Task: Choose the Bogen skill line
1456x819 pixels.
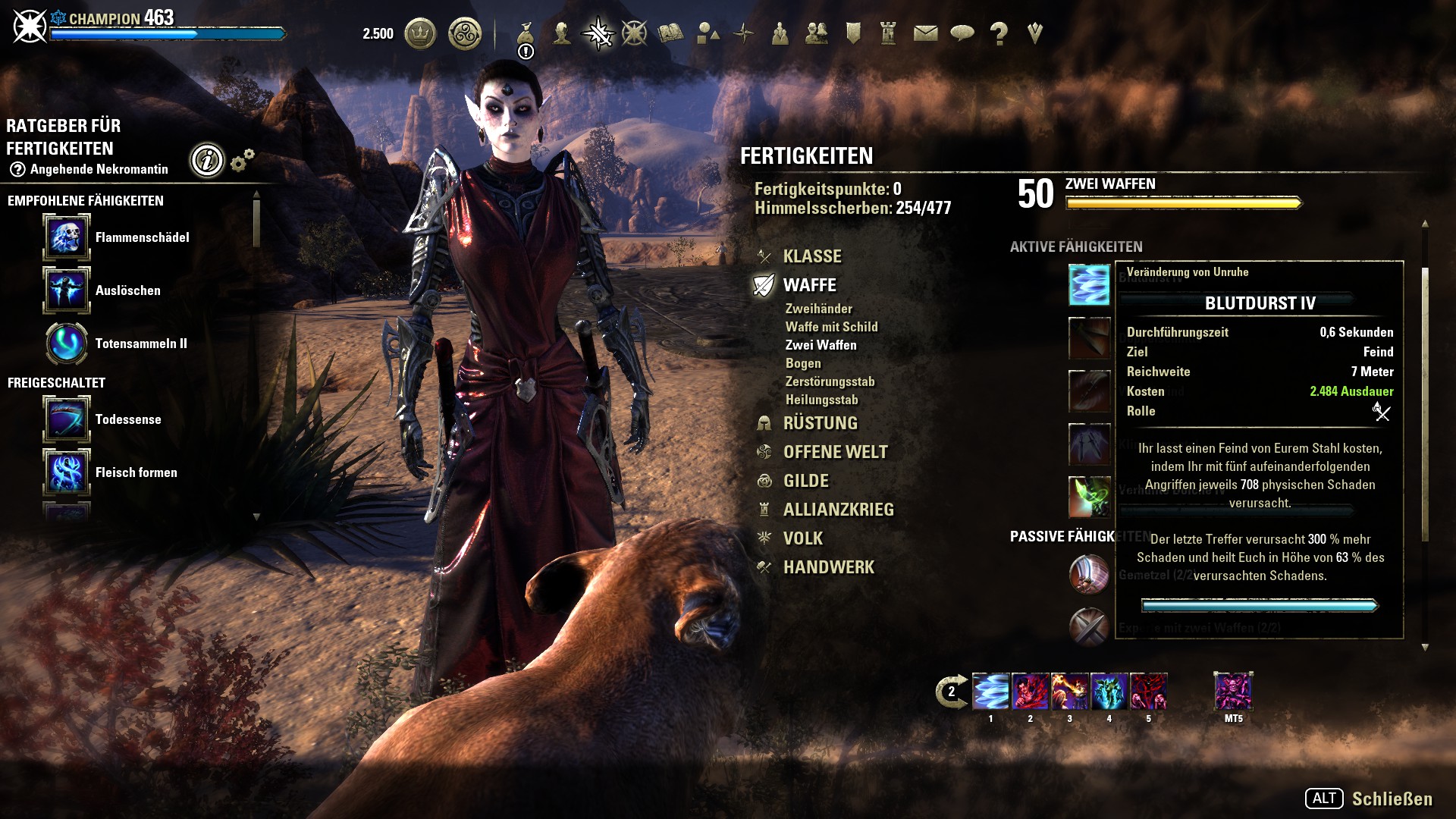Action: point(803,363)
